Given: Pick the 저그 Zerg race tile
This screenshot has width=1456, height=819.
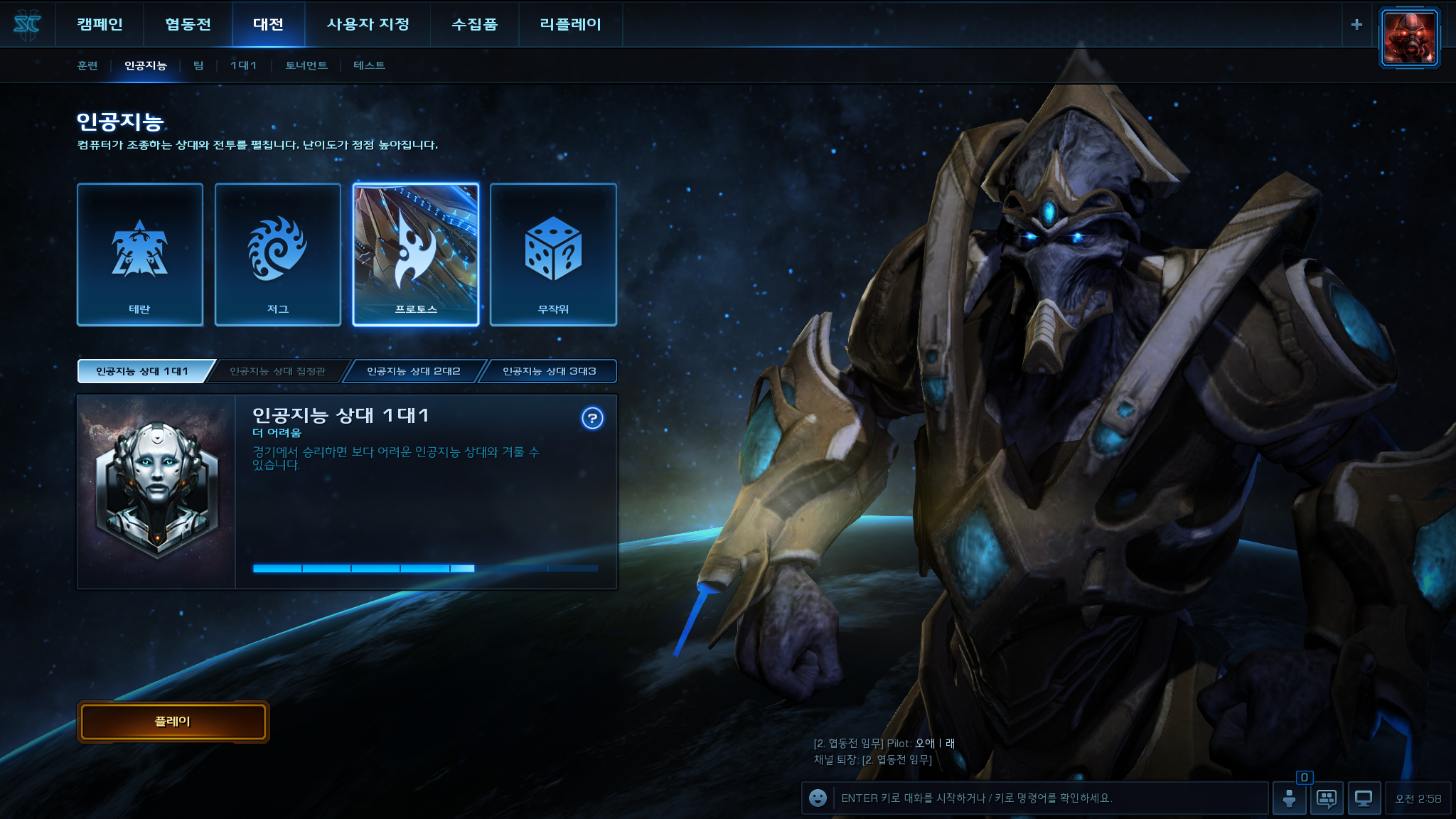Looking at the screenshot, I should point(278,255).
